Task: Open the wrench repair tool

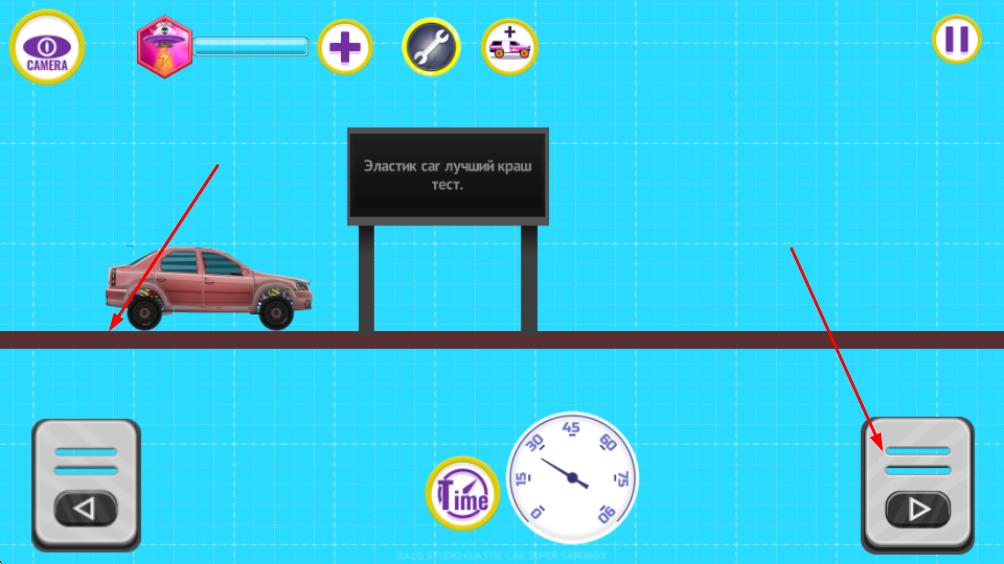Action: [x=431, y=46]
